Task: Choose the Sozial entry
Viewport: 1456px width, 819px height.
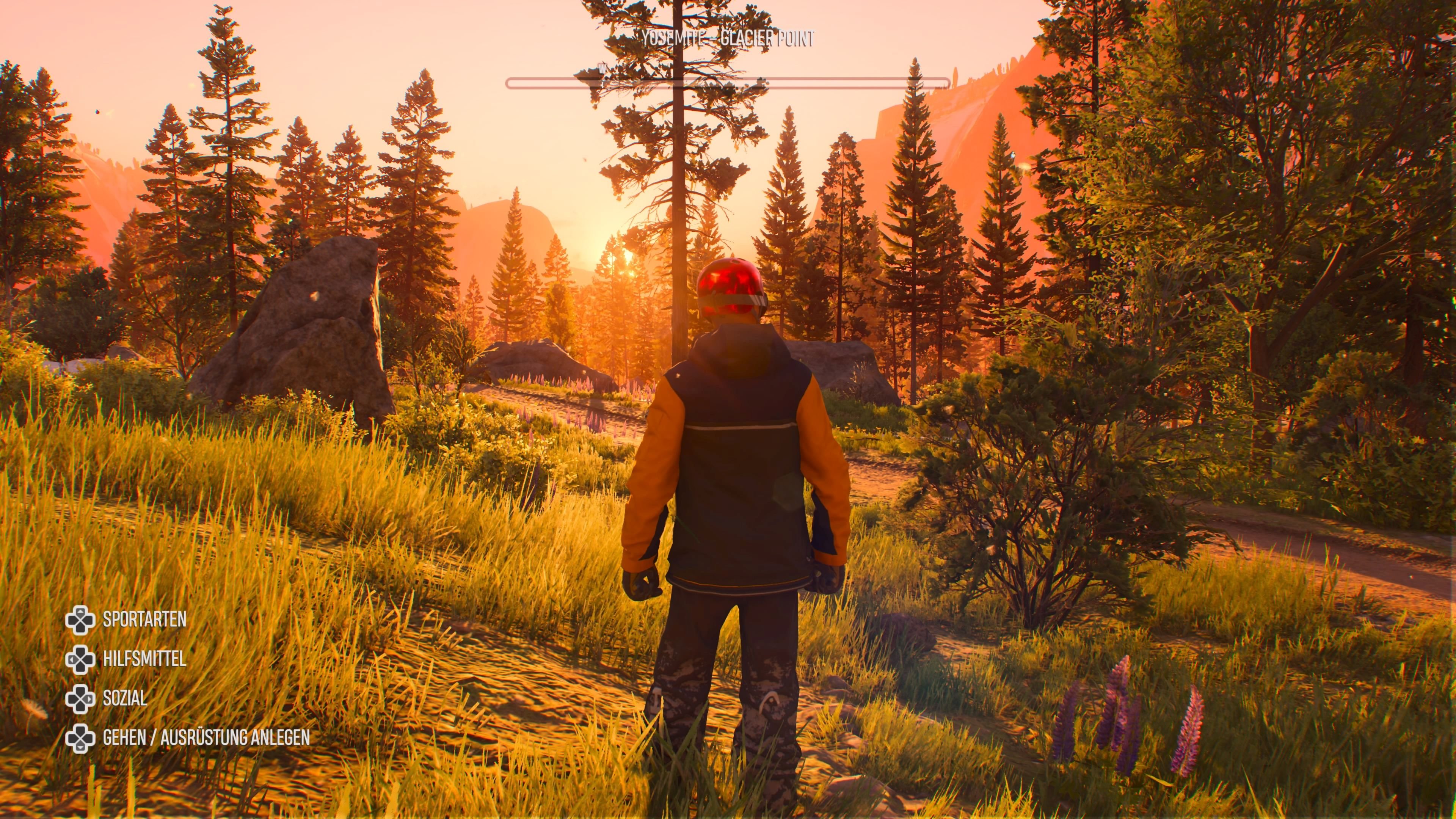Action: (125, 698)
